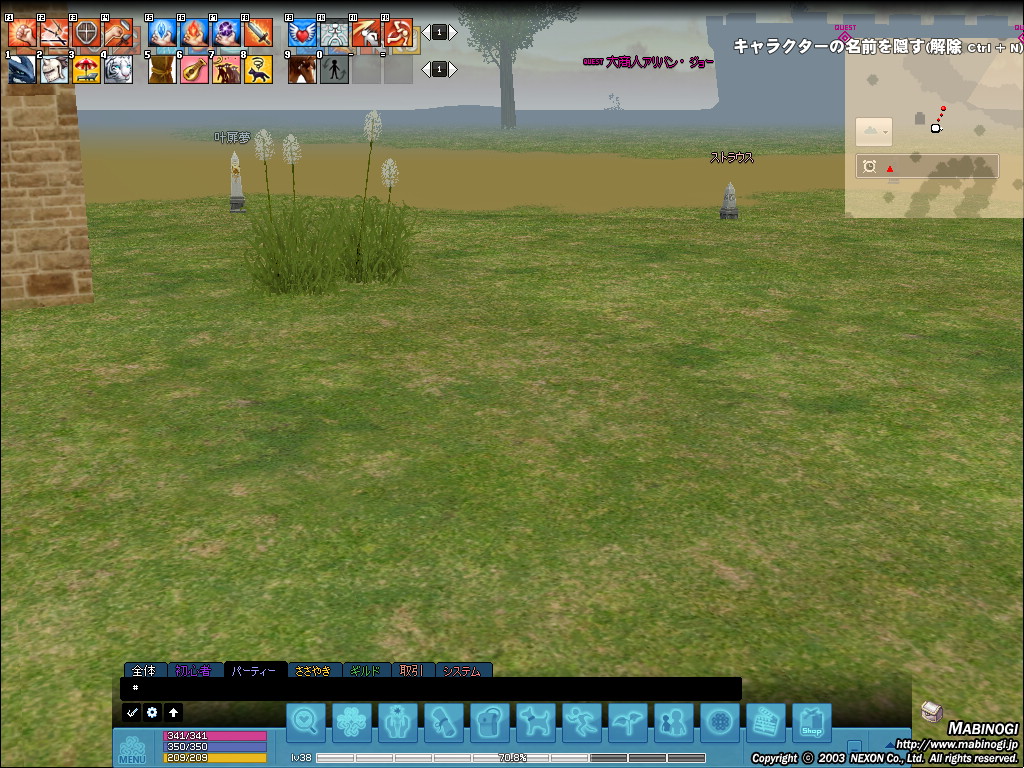Switch to the パーティー chat tab
This screenshot has height=768, width=1024.
[254, 671]
